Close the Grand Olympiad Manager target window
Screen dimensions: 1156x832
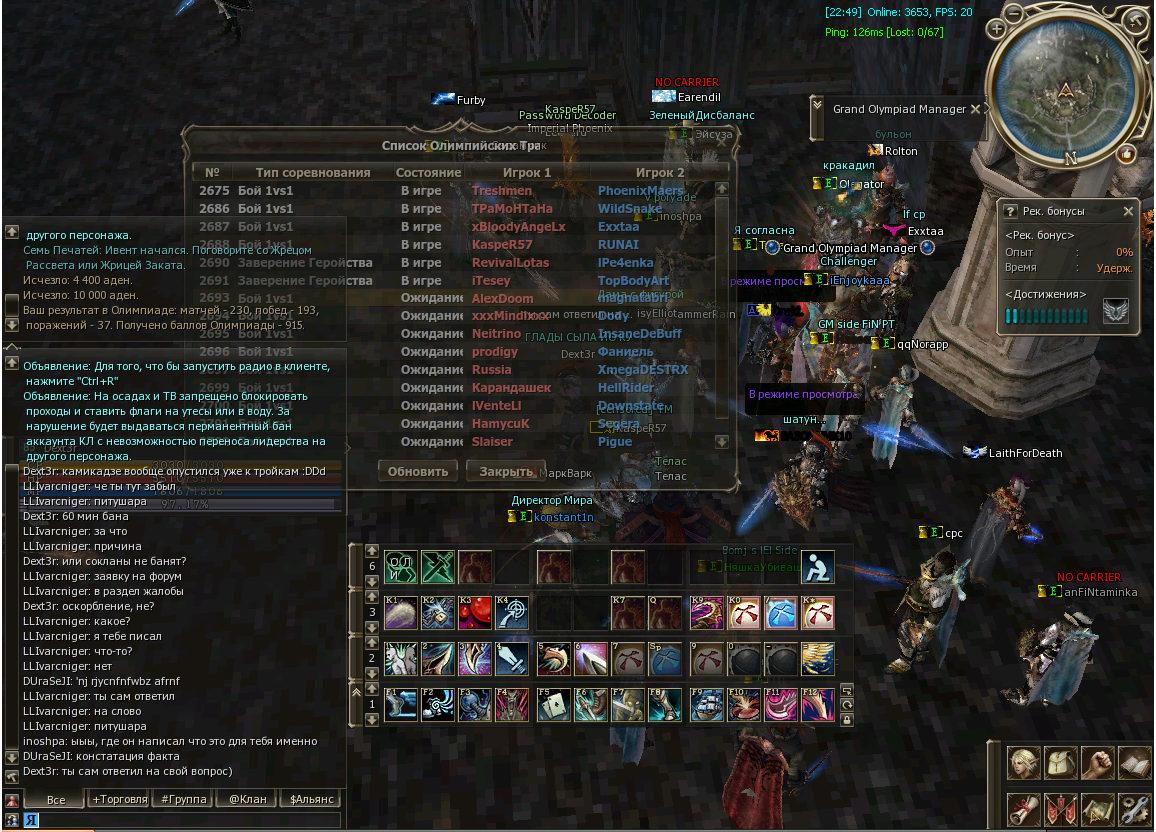pos(975,109)
